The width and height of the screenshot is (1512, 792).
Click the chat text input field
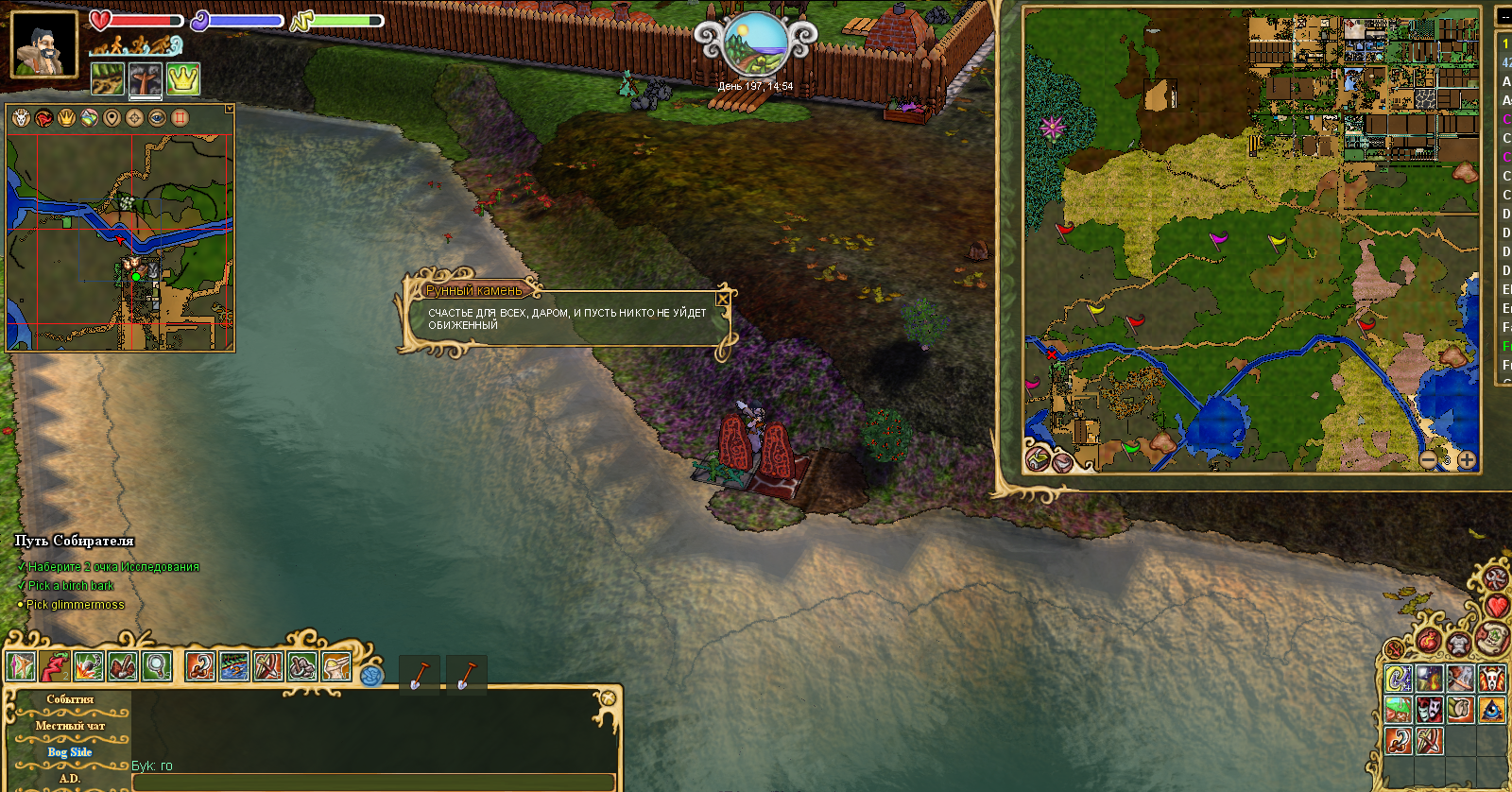(x=373, y=782)
